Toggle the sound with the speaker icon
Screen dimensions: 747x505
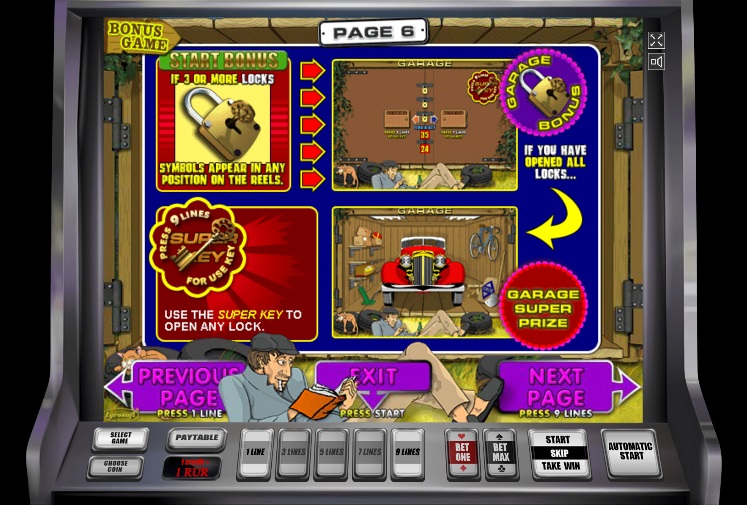(656, 62)
